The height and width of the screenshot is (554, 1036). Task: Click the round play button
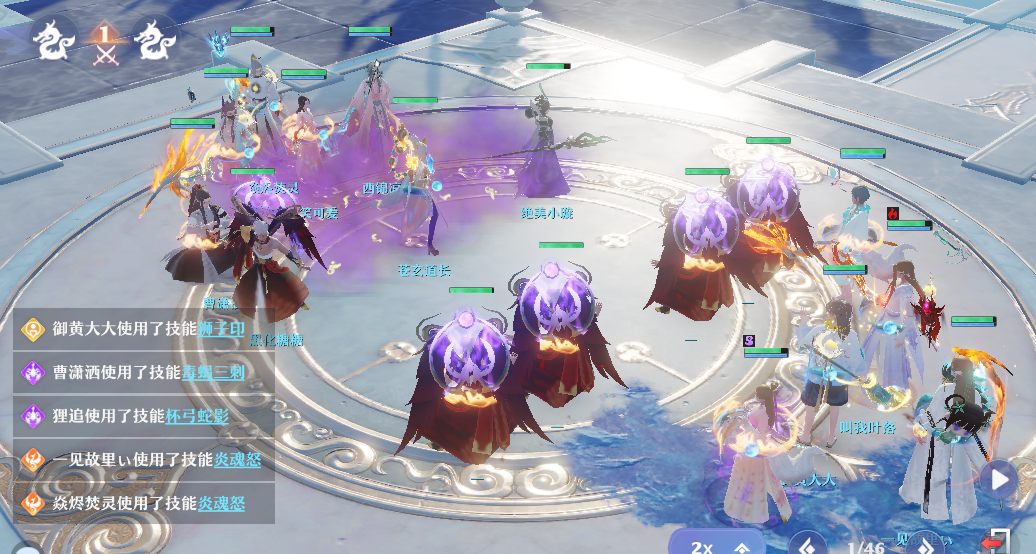[997, 479]
